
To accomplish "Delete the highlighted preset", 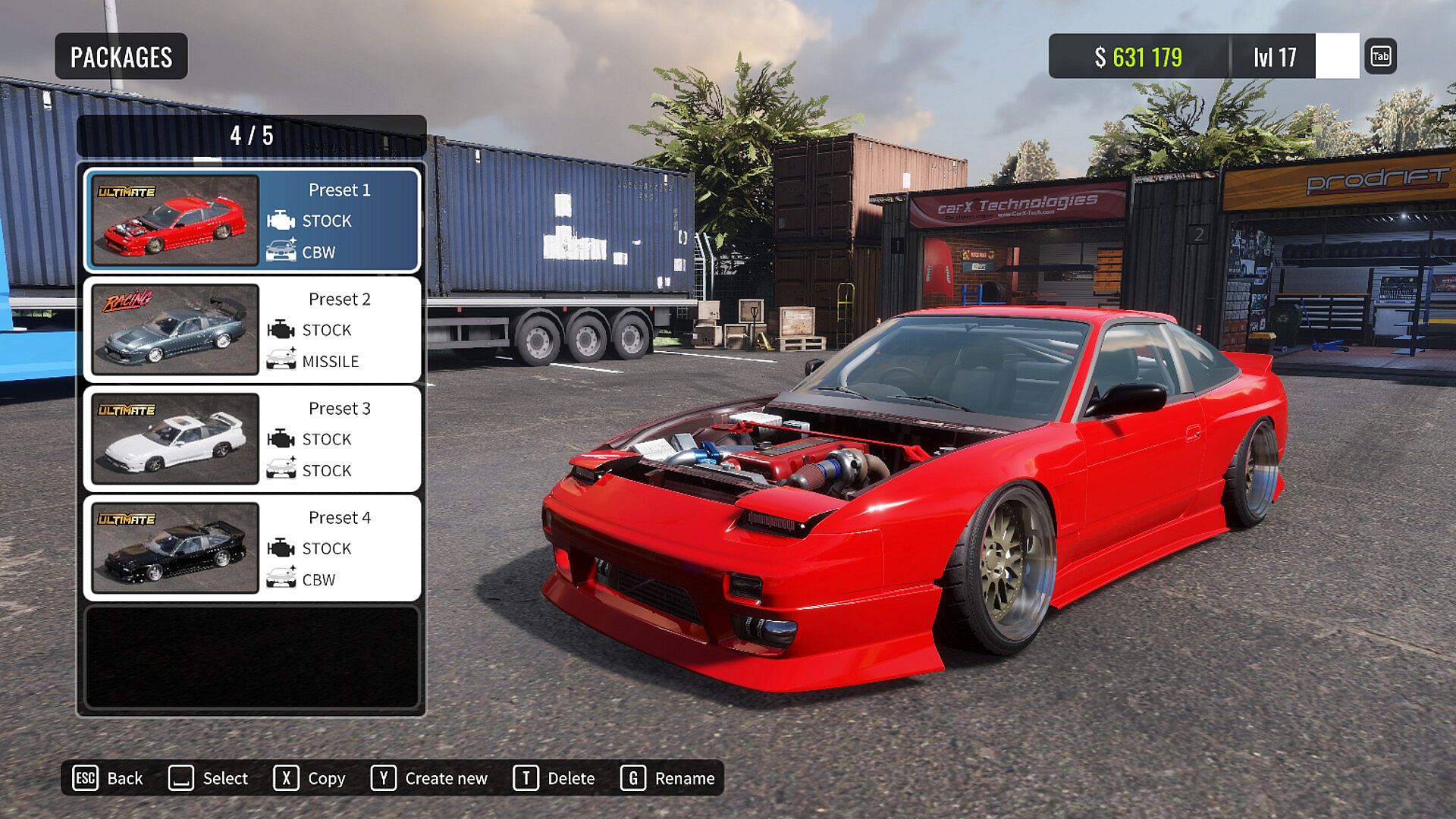I will [554, 778].
